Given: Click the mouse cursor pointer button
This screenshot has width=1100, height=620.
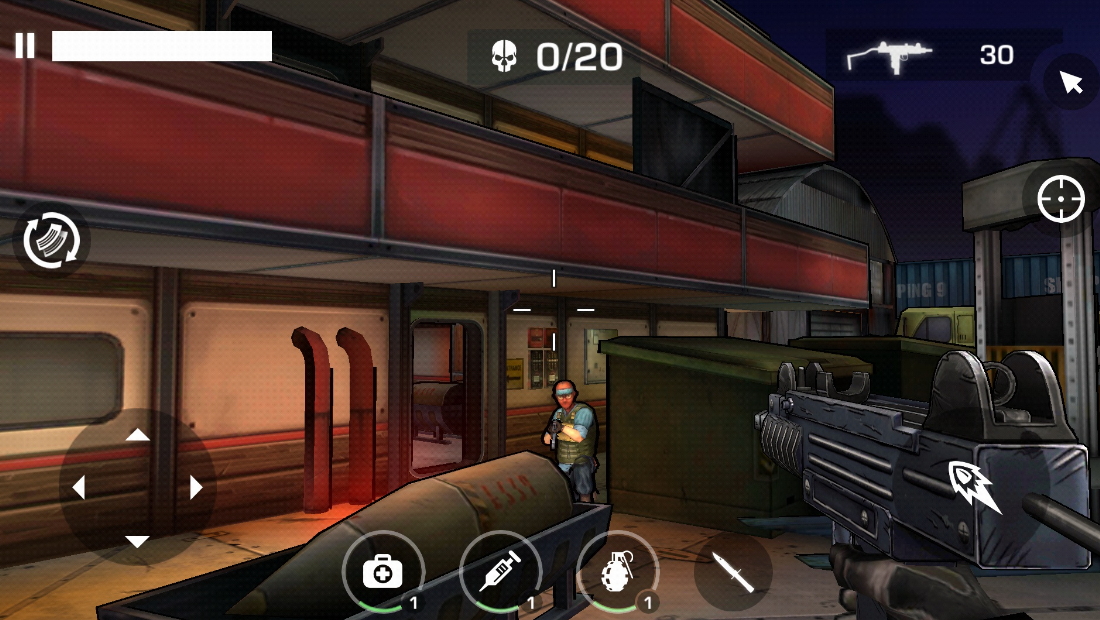Looking at the screenshot, I should (1071, 82).
